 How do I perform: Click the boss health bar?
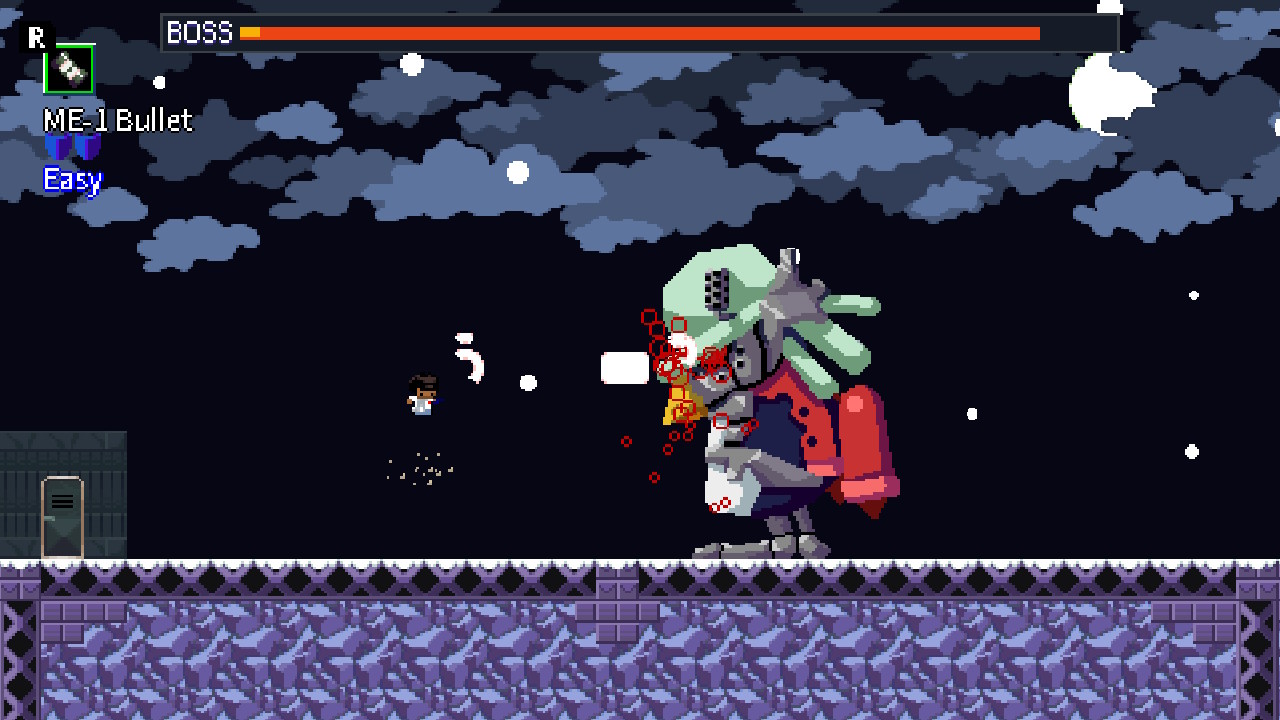click(x=640, y=33)
